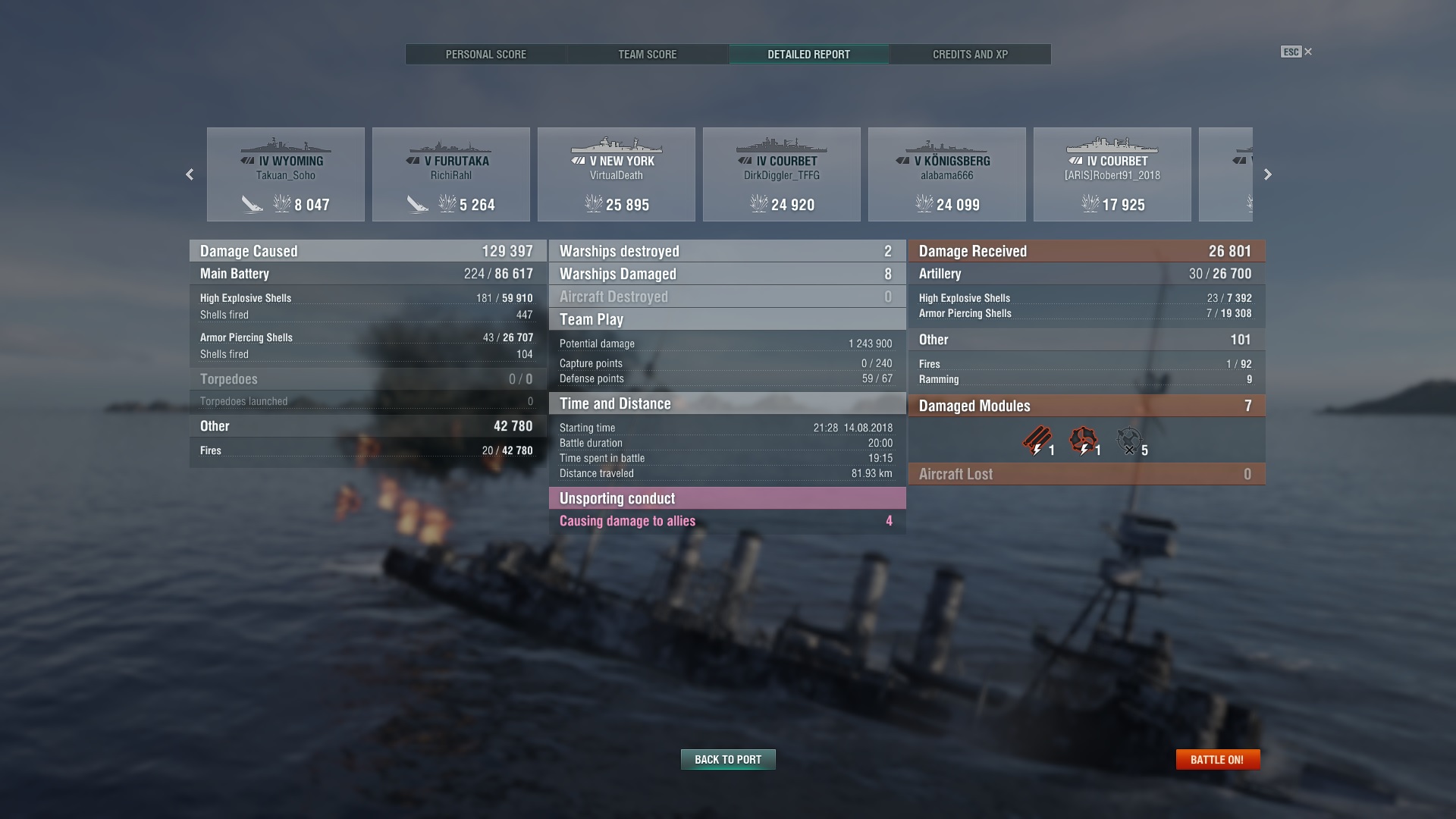Click the ESC indicator near top right
Image resolution: width=1456 pixels, height=819 pixels.
[1291, 52]
